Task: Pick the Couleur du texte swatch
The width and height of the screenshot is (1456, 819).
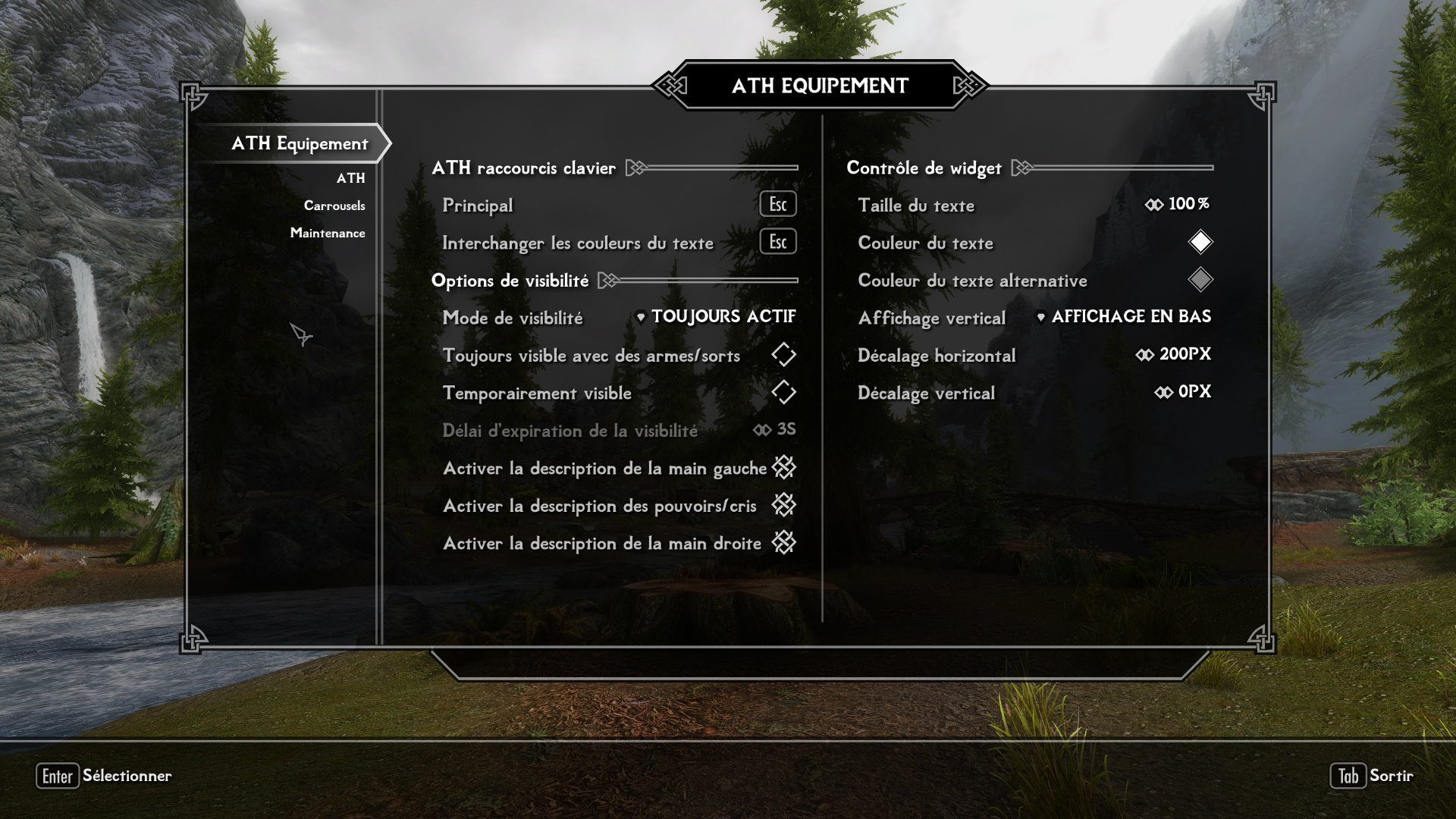Action: coord(1200,243)
